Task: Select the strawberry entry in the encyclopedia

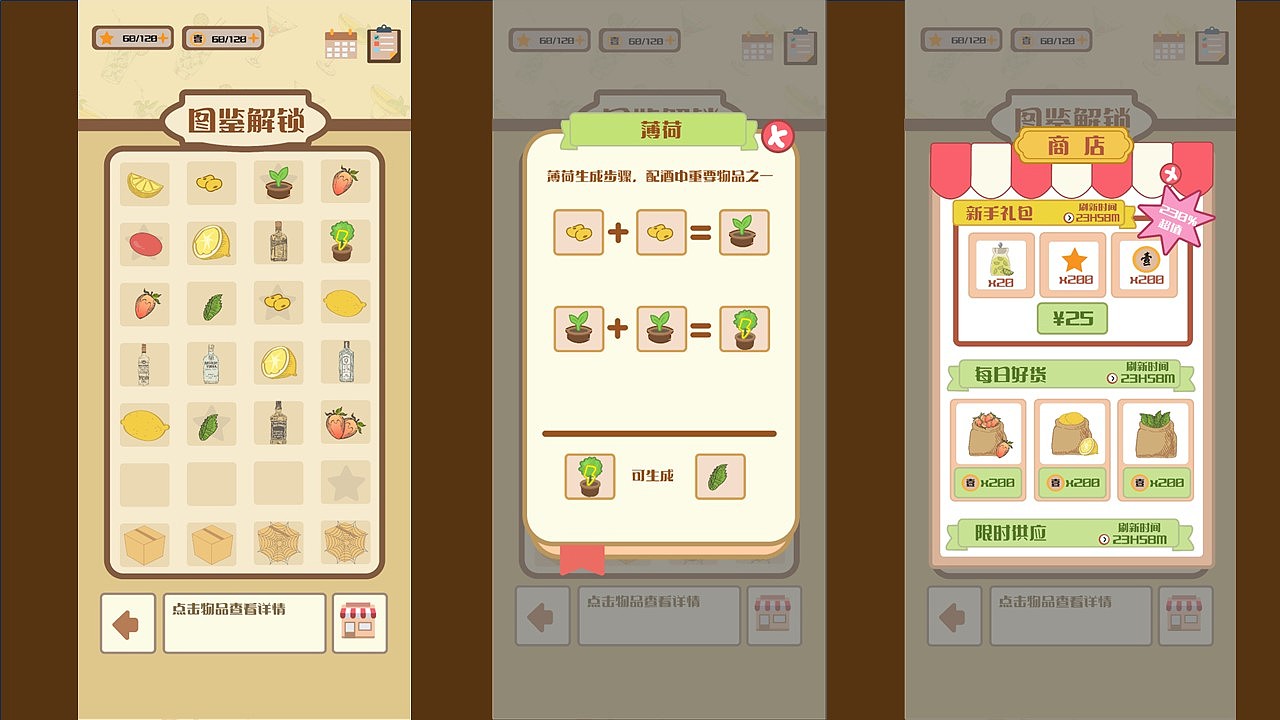Action: pyautogui.click(x=345, y=182)
